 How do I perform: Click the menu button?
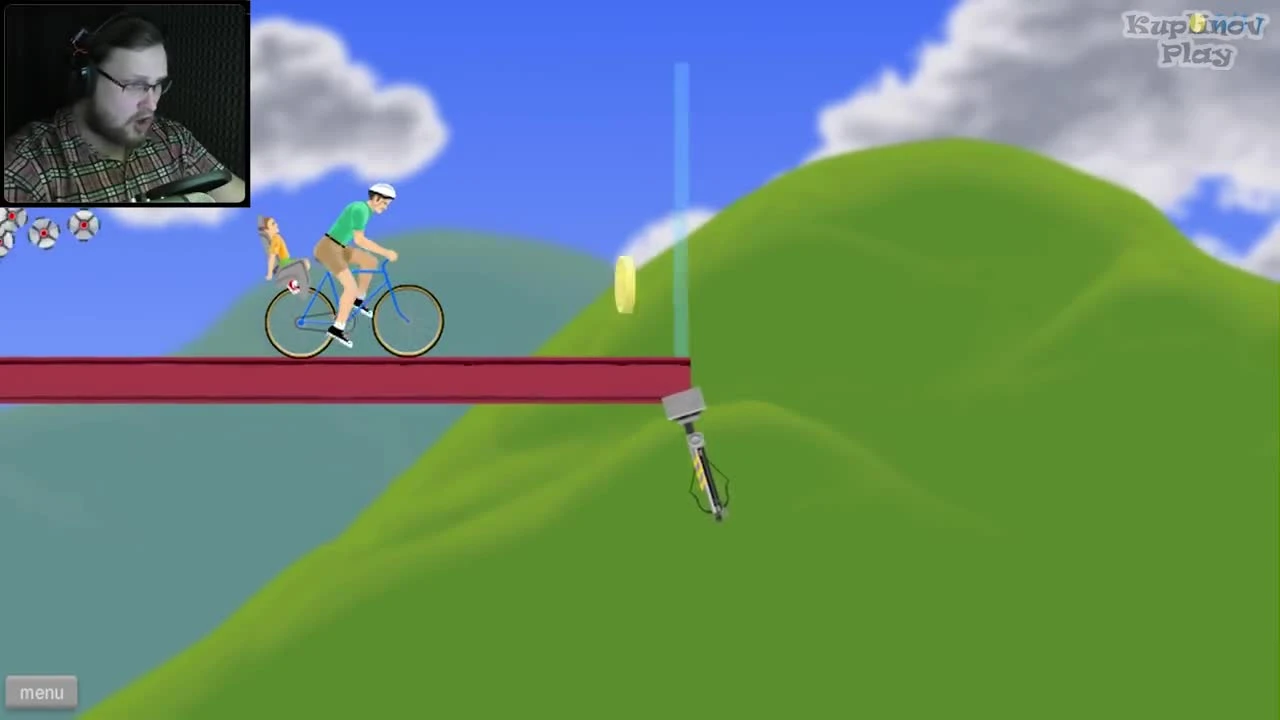click(41, 692)
